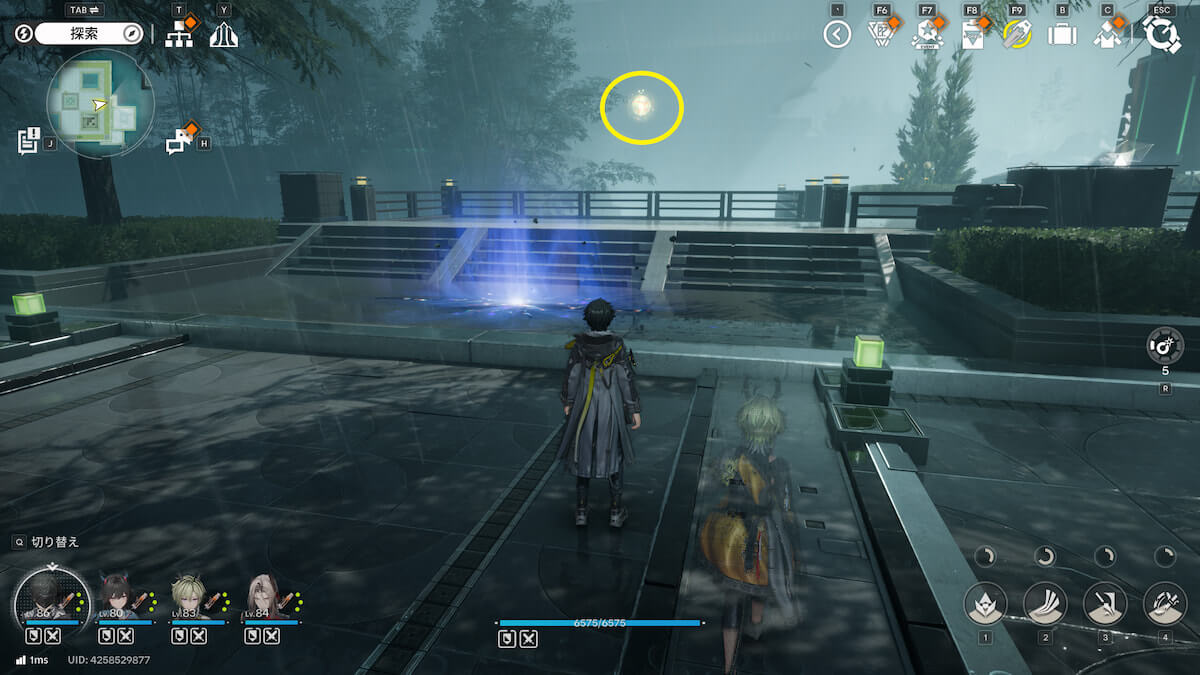This screenshot has width=1200, height=675.
Task: Open the operator character icon
Action: tap(1107, 35)
